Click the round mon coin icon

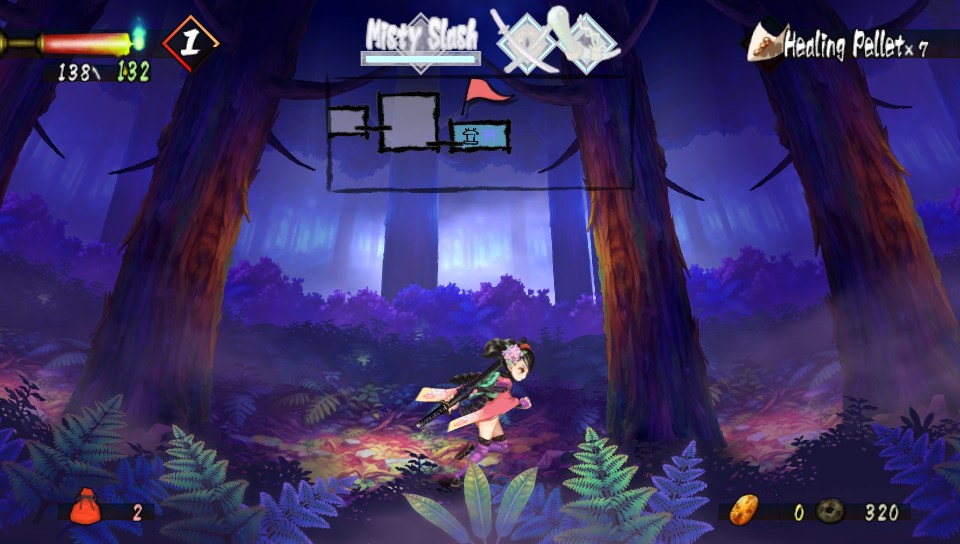coord(831,511)
